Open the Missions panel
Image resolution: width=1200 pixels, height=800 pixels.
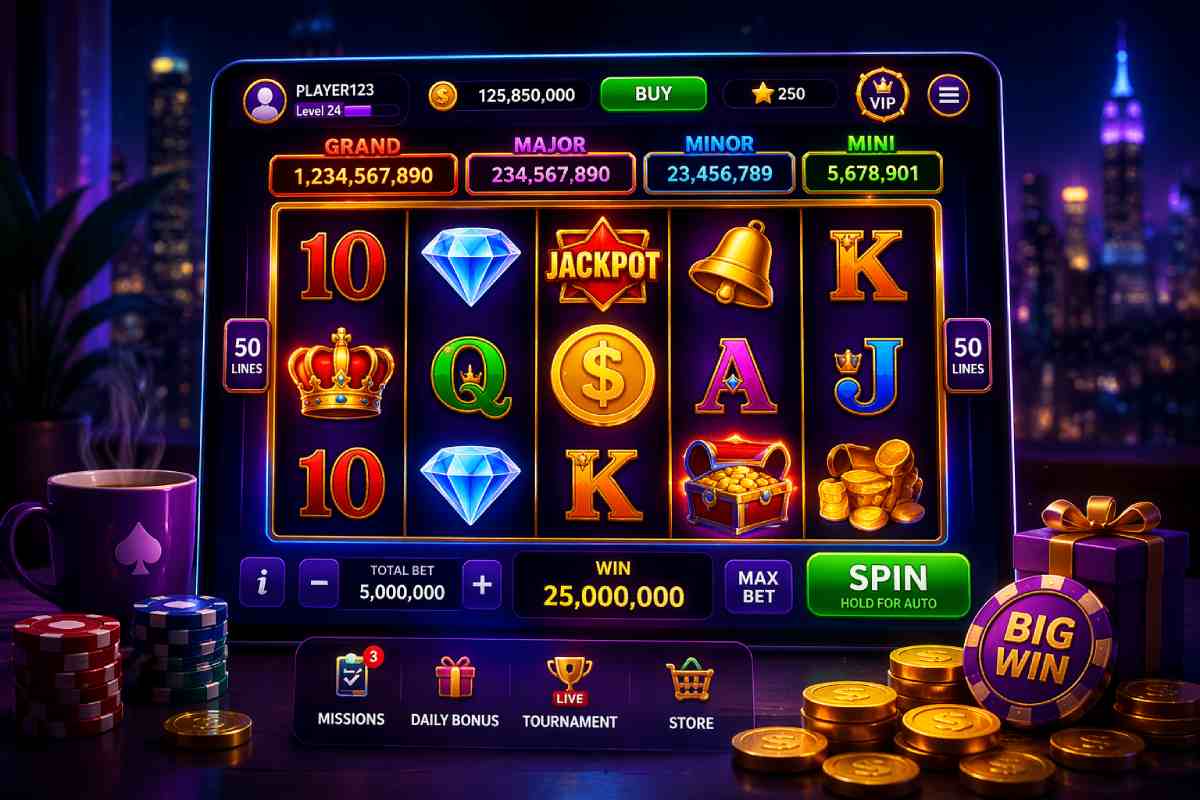click(351, 689)
